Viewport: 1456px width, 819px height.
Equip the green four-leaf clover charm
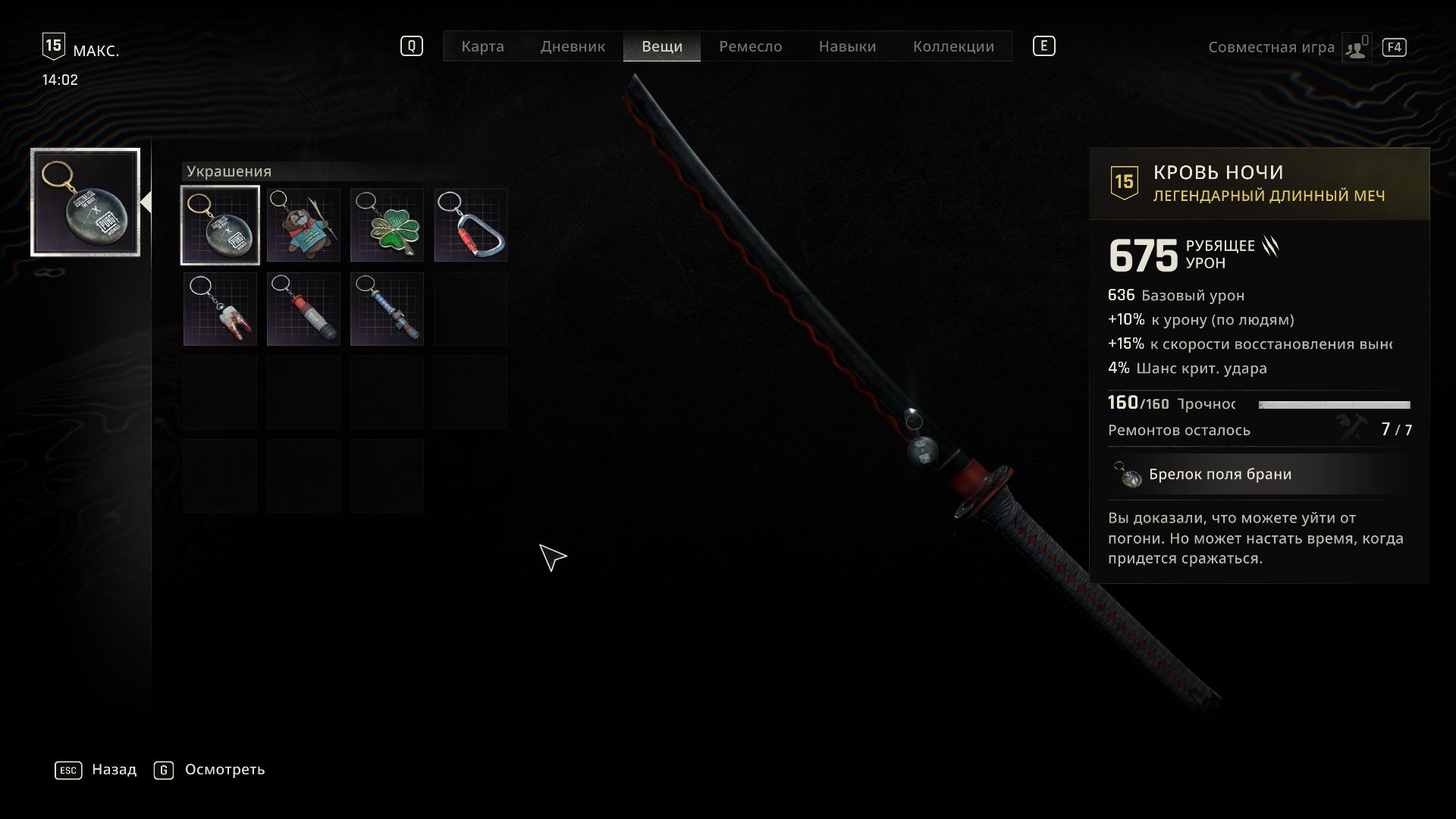(x=387, y=225)
